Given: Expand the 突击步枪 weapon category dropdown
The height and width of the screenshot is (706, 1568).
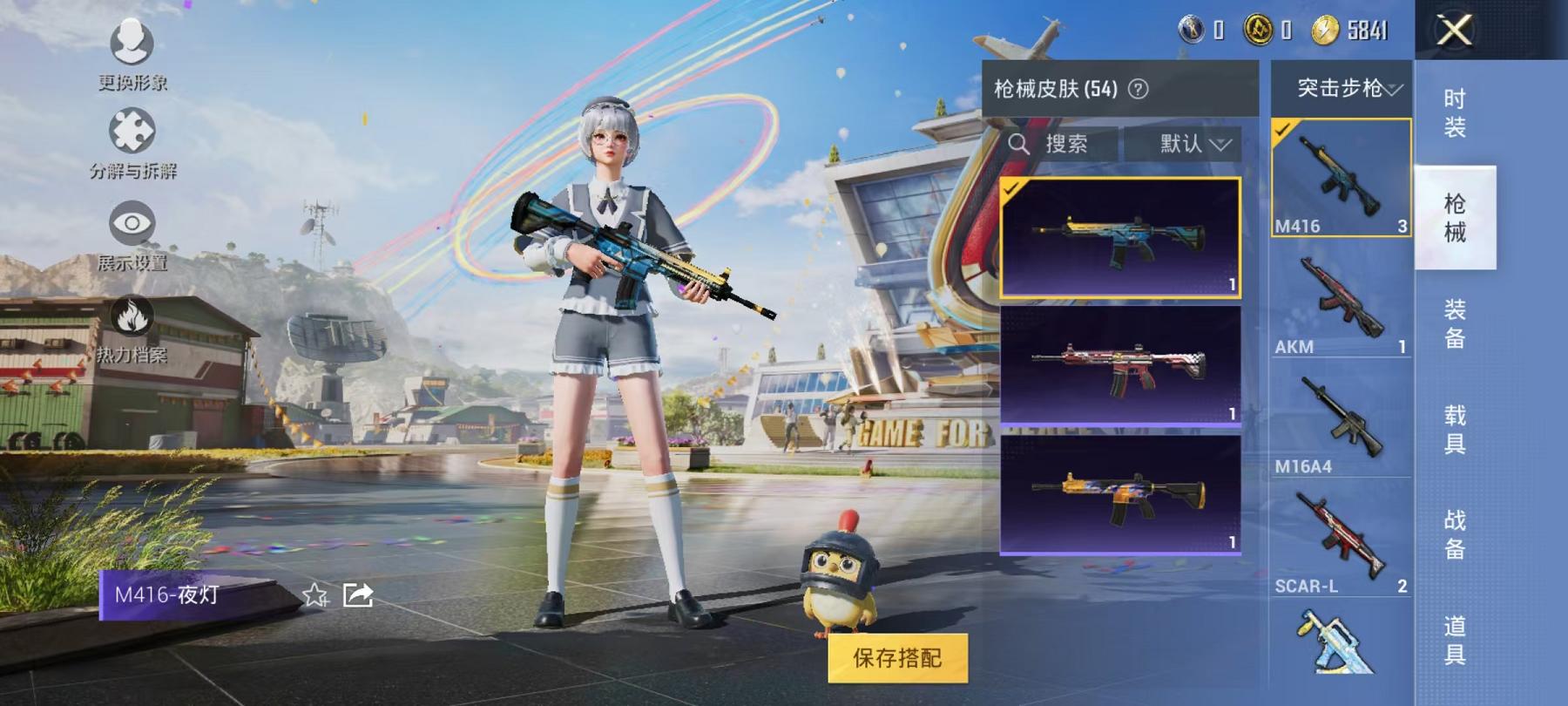Looking at the screenshot, I should tap(1342, 88).
